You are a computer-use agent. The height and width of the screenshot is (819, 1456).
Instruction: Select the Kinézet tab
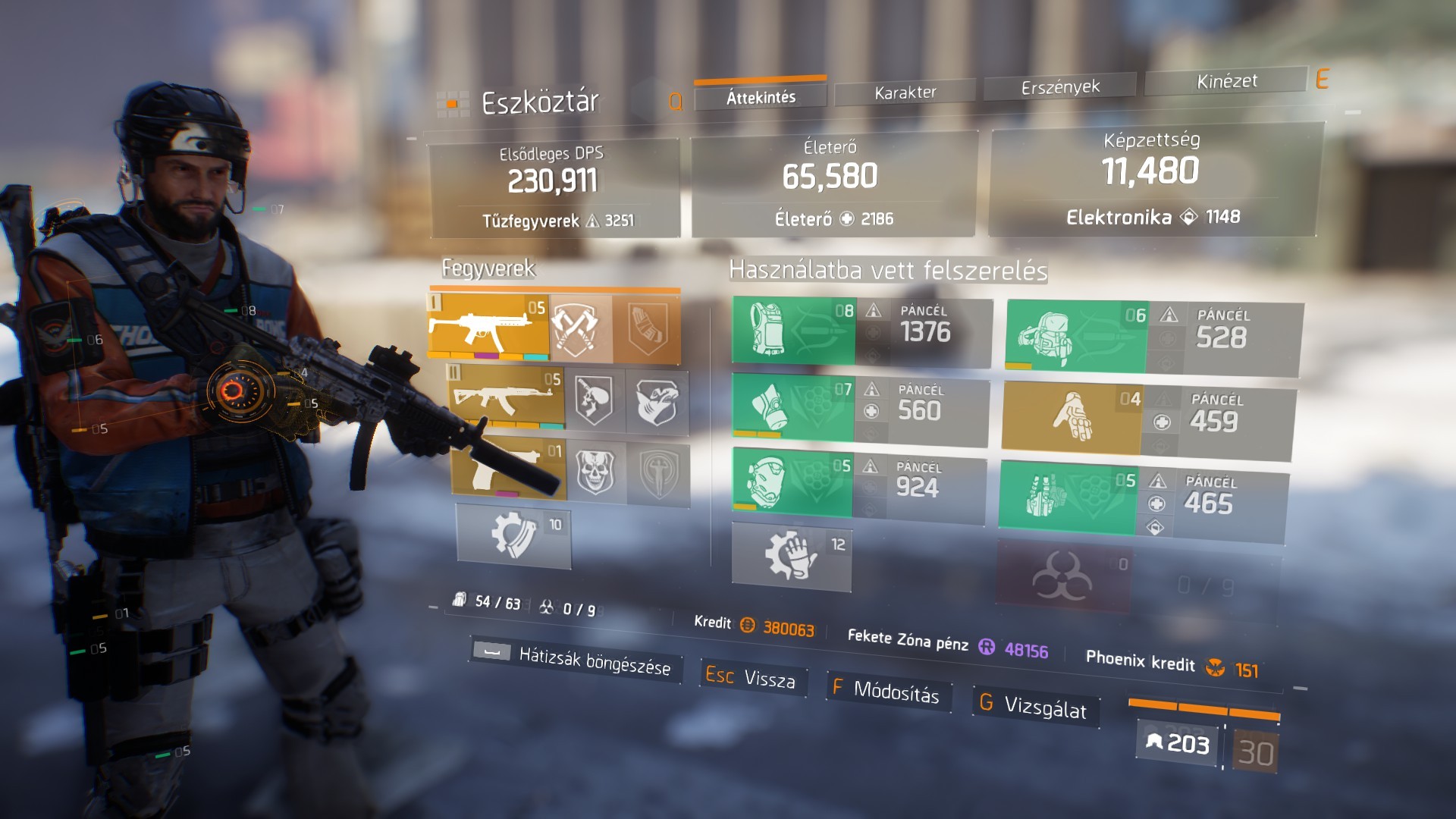click(x=1226, y=81)
